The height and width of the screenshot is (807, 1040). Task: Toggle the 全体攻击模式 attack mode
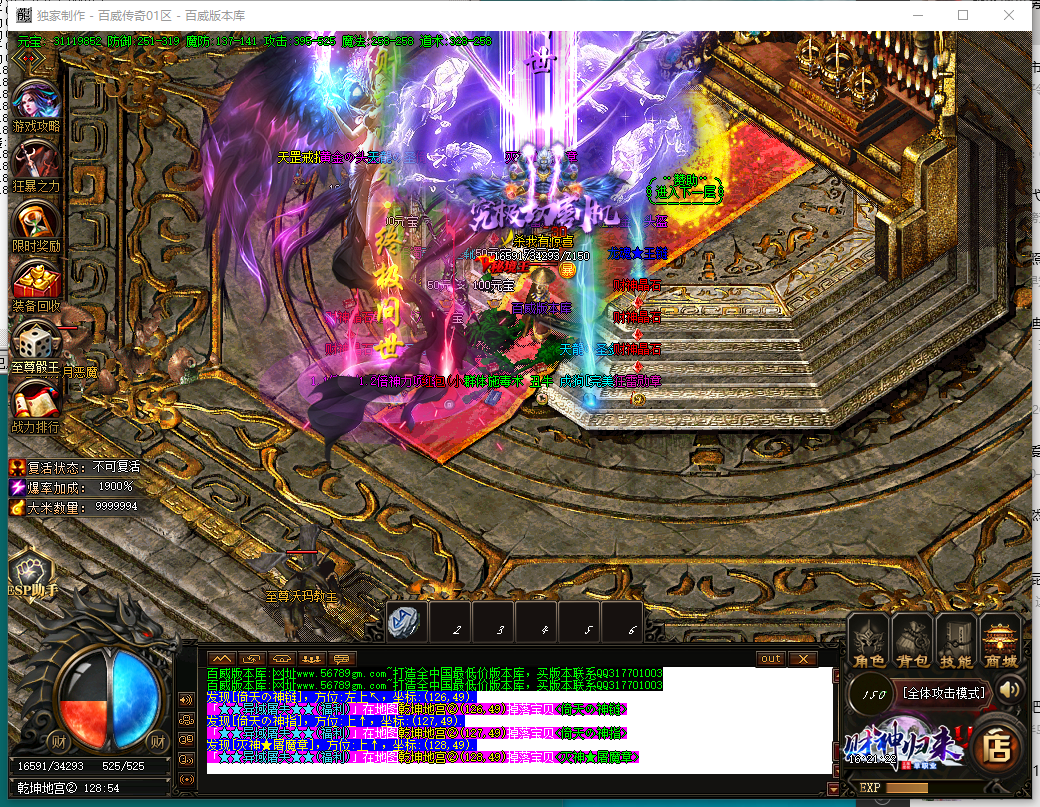[x=942, y=692]
